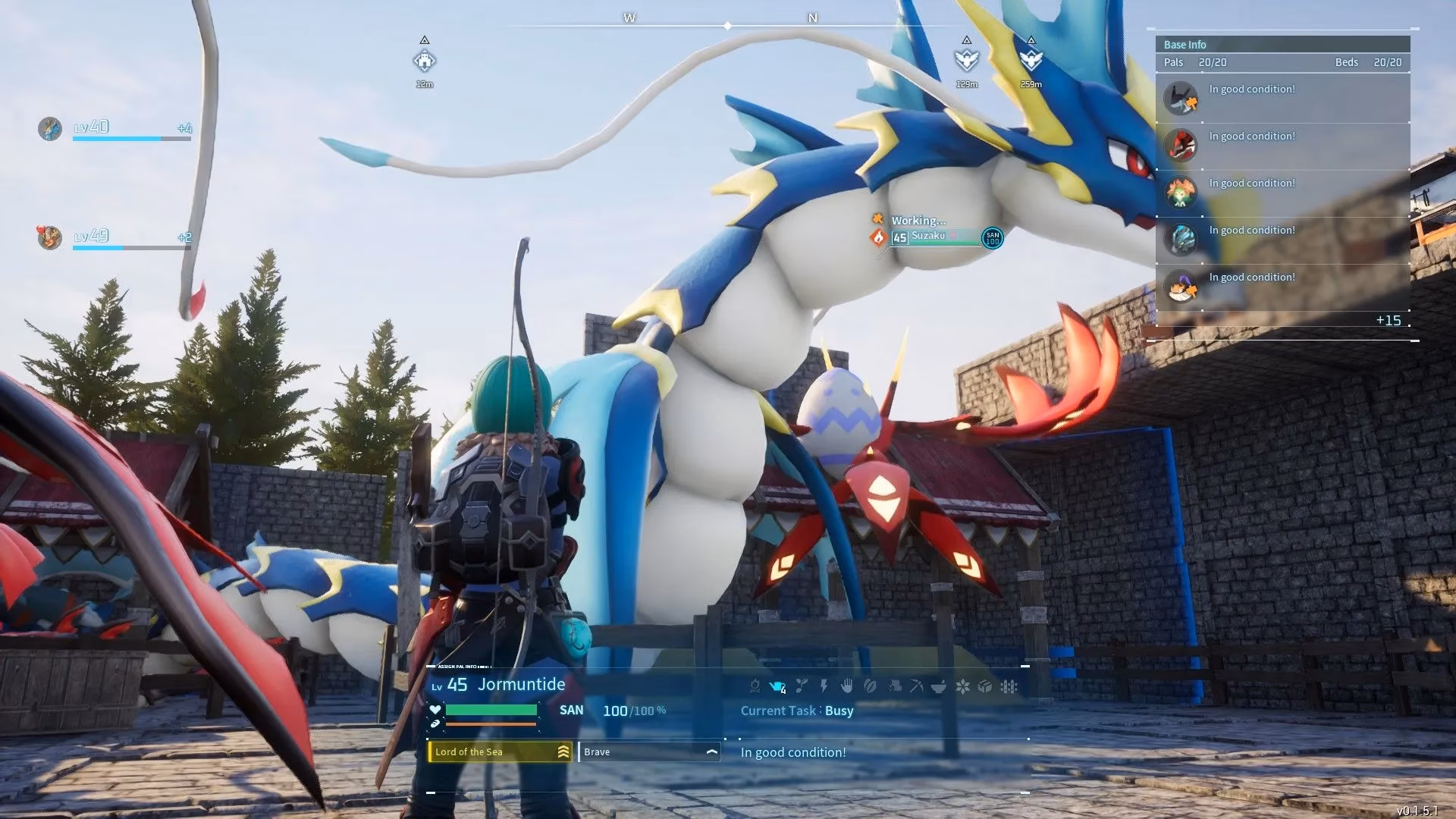Select the level 49 party pal portrait
This screenshot has width=1456, height=819.
[x=50, y=237]
